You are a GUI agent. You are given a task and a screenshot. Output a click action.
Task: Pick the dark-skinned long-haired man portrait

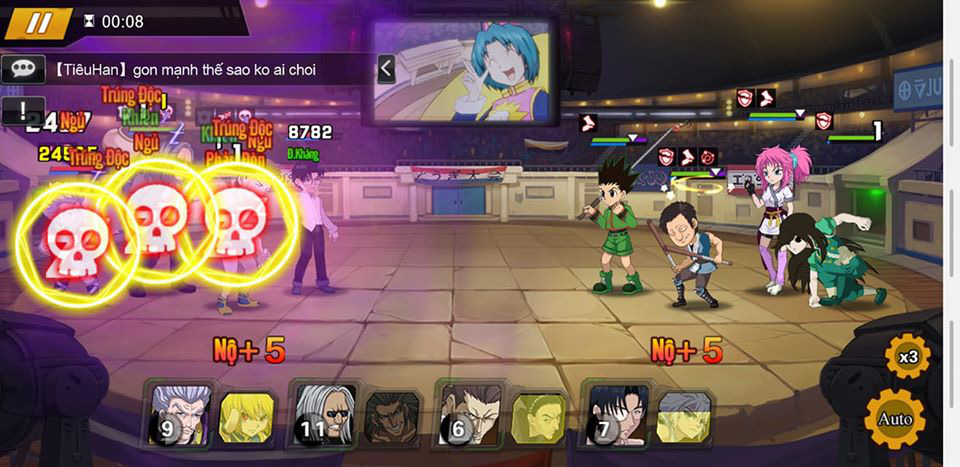click(393, 416)
